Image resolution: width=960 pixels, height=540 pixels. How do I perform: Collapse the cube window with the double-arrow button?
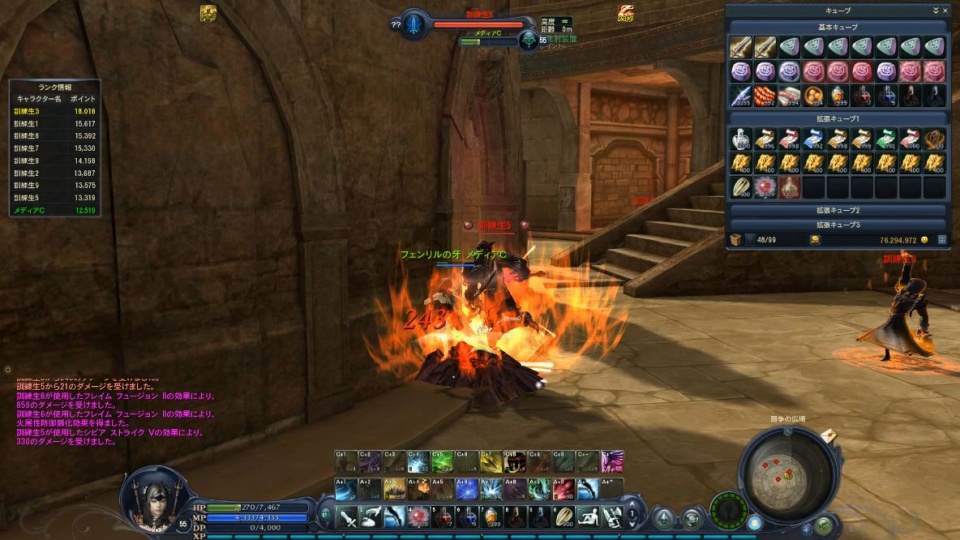(934, 10)
